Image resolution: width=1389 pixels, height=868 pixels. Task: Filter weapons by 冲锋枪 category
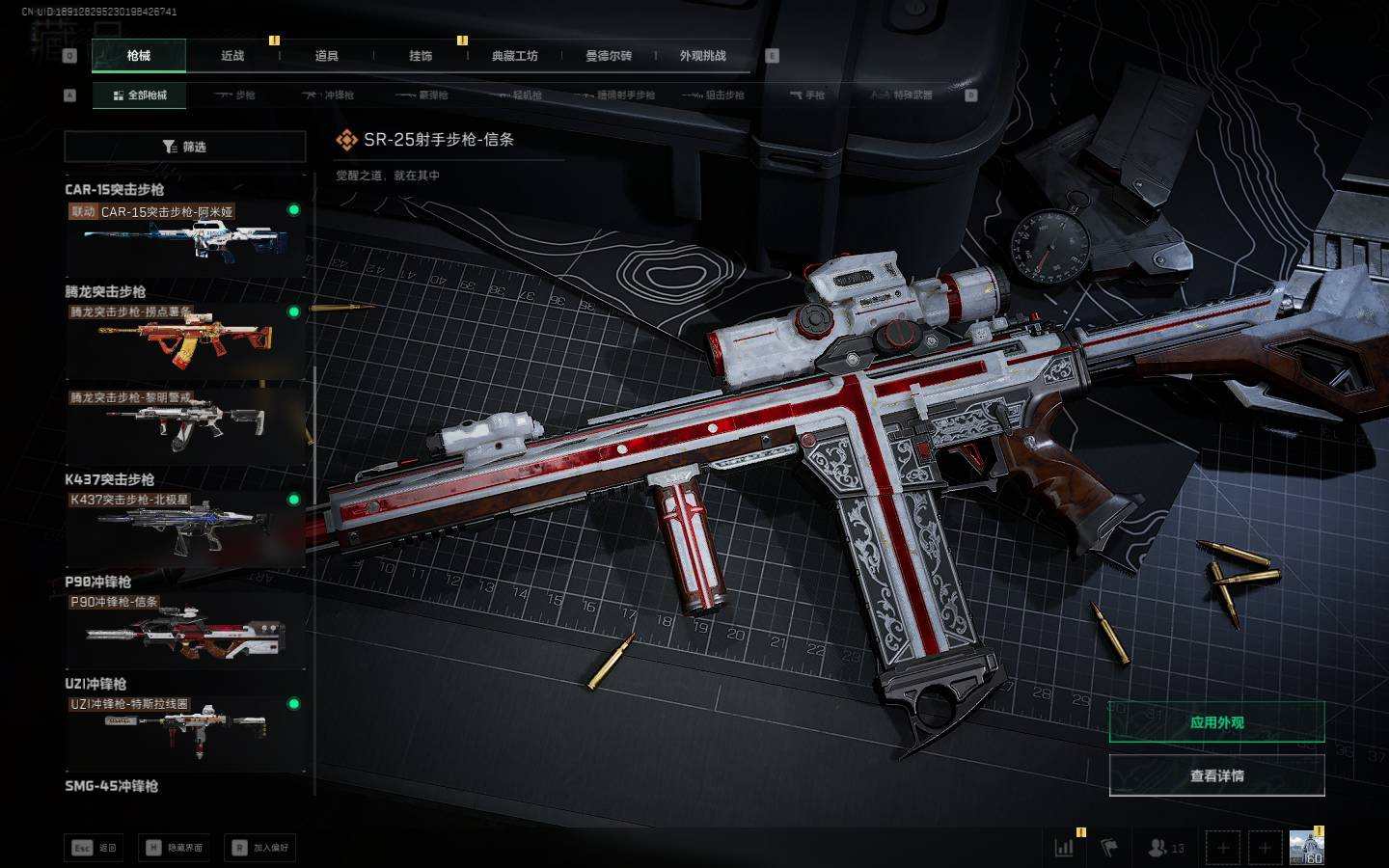329,95
